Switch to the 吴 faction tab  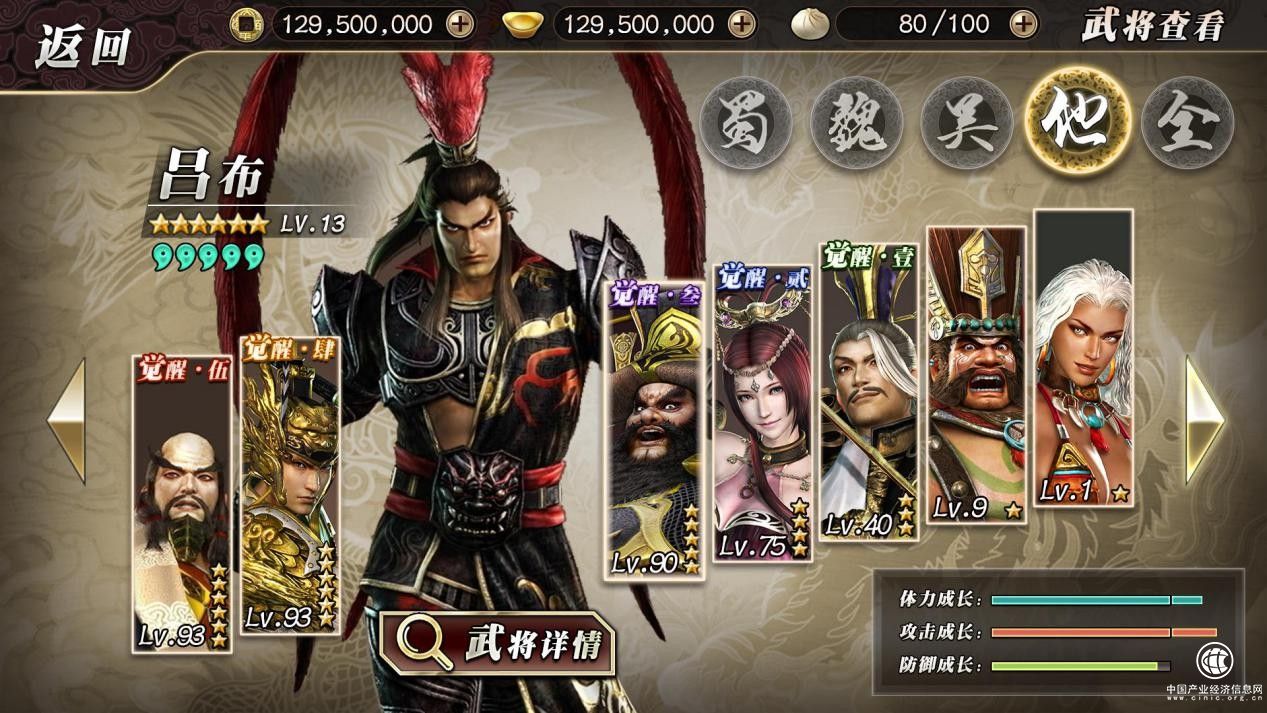point(966,122)
